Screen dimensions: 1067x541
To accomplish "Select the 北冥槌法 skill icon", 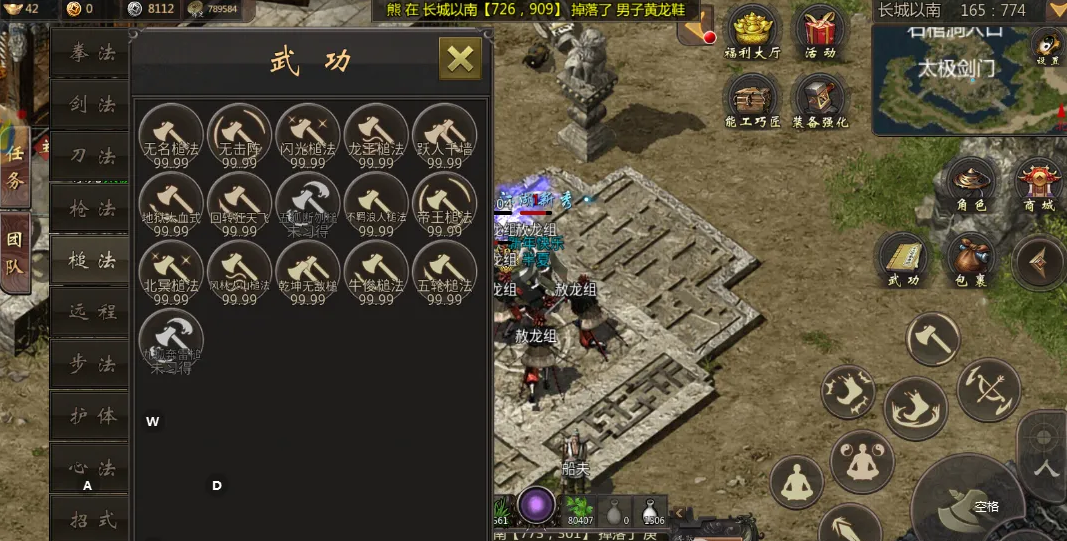I will 171,272.
